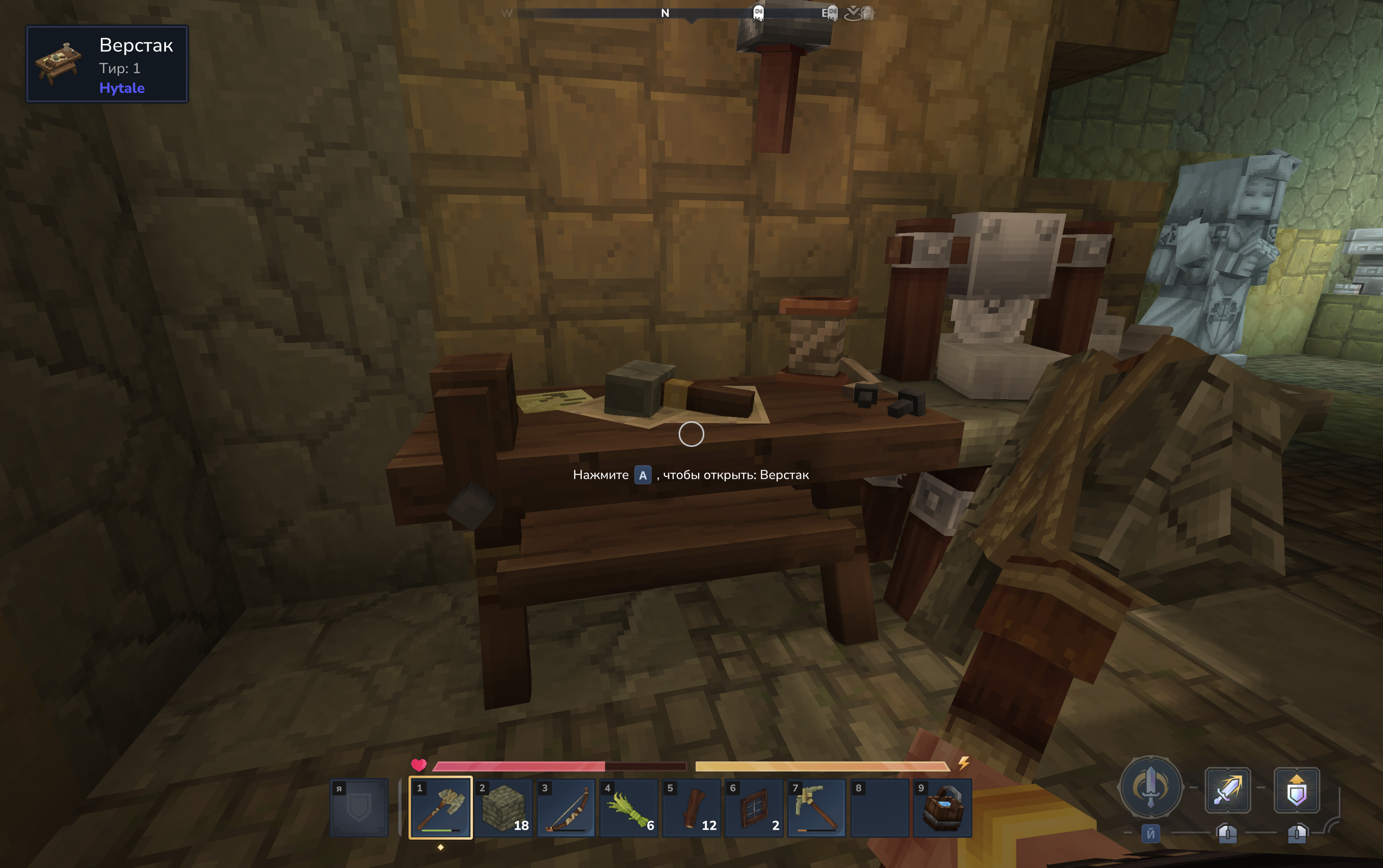Screen dimensions: 1383x868
Task: Choose the wood log stack of 12
Action: pyautogui.click(x=691, y=808)
